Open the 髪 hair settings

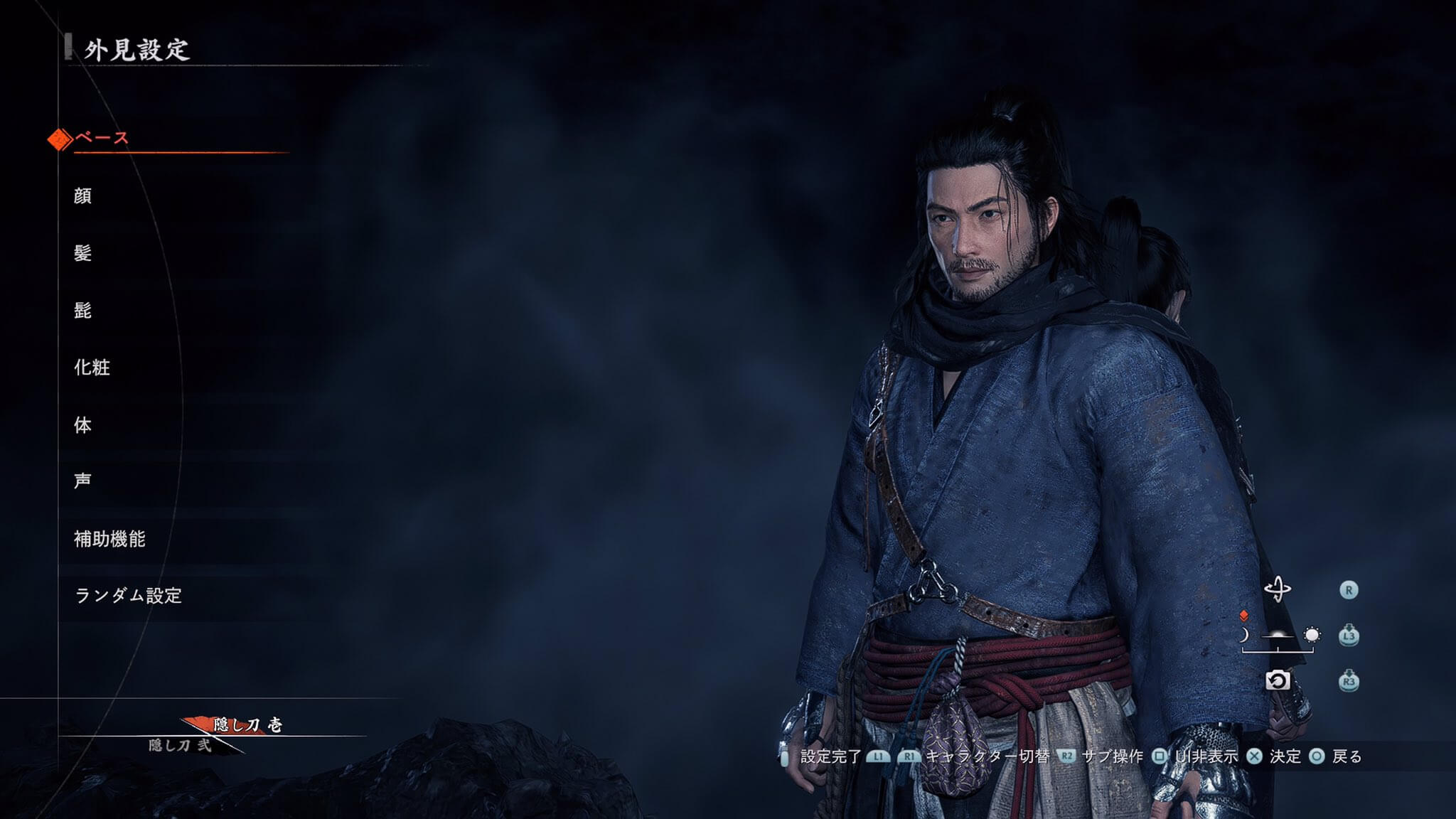83,253
